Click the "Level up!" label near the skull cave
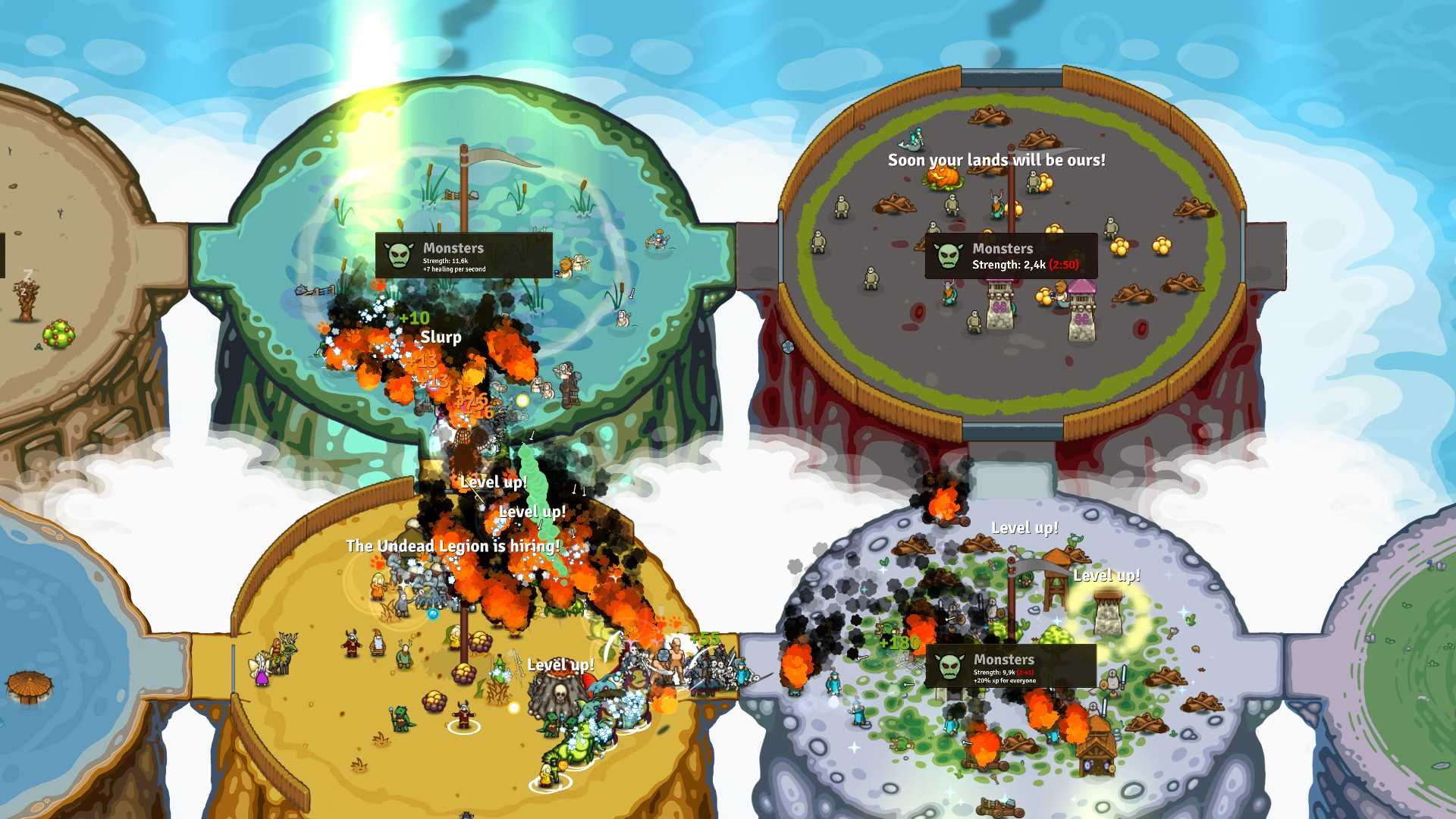This screenshot has height=819, width=1456. click(x=561, y=664)
